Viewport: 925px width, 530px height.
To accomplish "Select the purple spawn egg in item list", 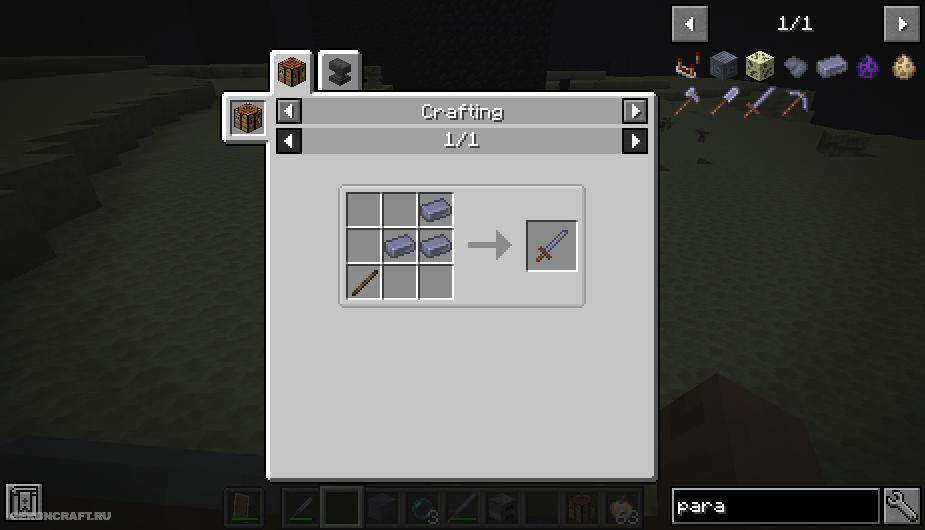I will [x=869, y=67].
